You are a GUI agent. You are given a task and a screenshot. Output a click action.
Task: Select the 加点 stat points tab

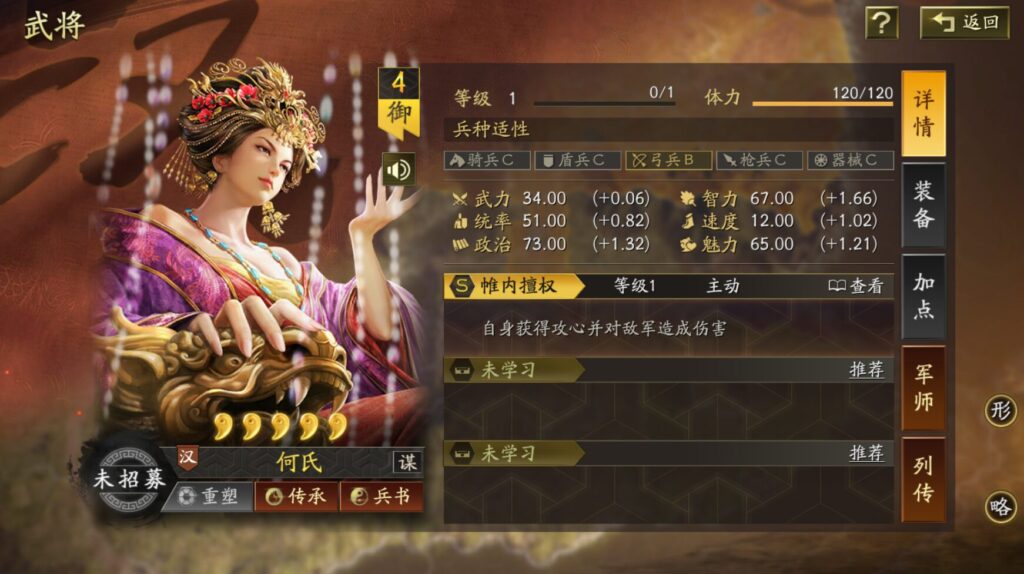tap(923, 296)
